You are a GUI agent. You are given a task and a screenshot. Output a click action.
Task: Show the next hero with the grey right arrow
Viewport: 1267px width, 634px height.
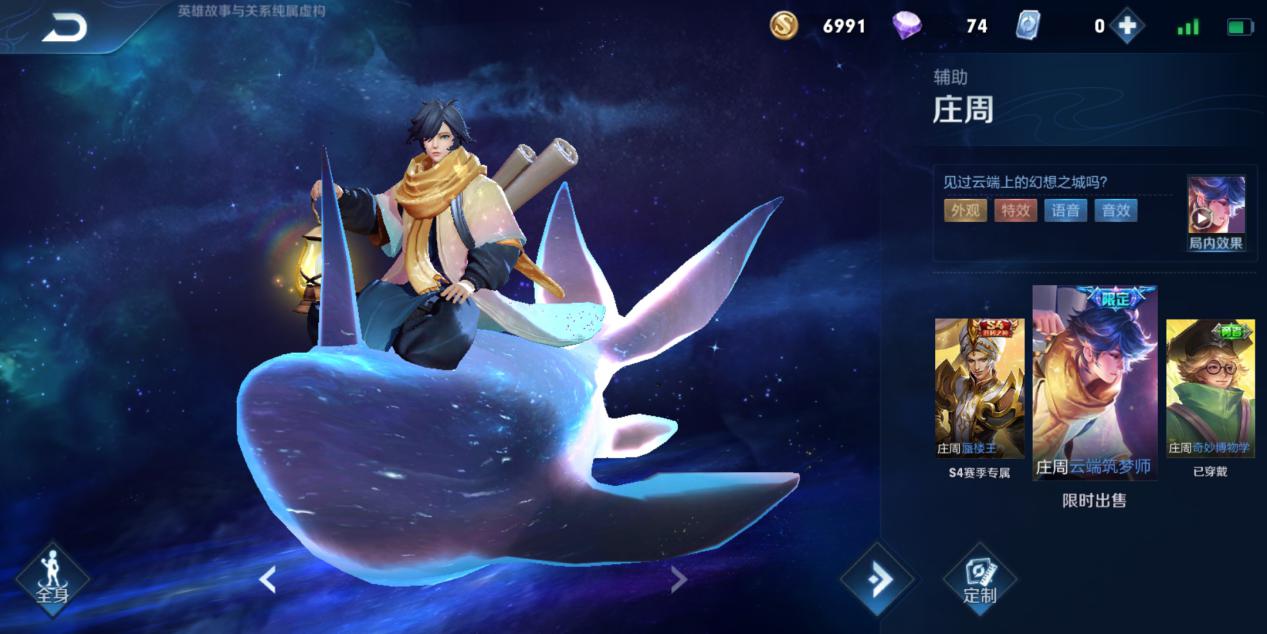coord(678,579)
